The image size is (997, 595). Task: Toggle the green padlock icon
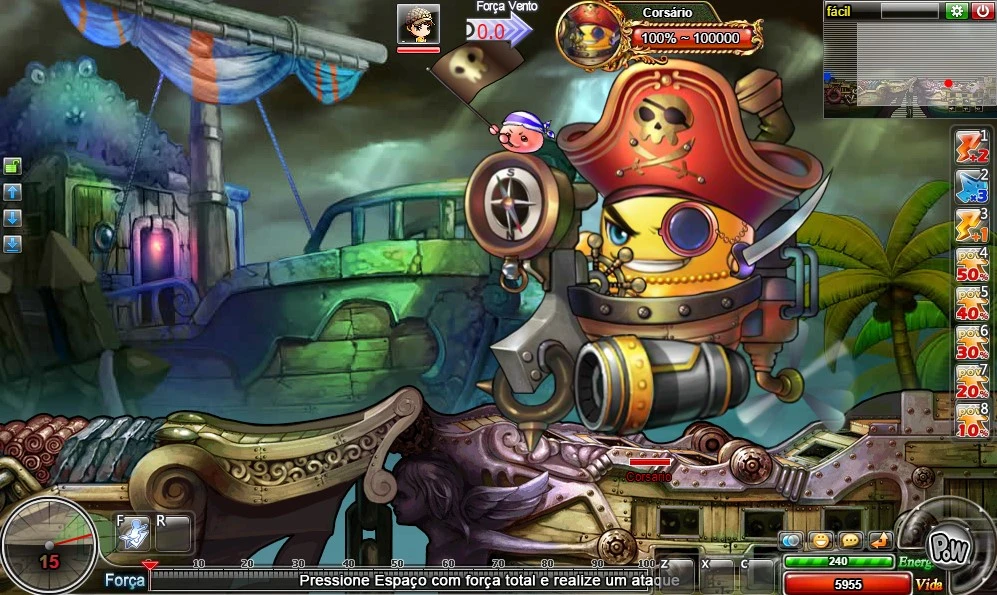click(13, 167)
